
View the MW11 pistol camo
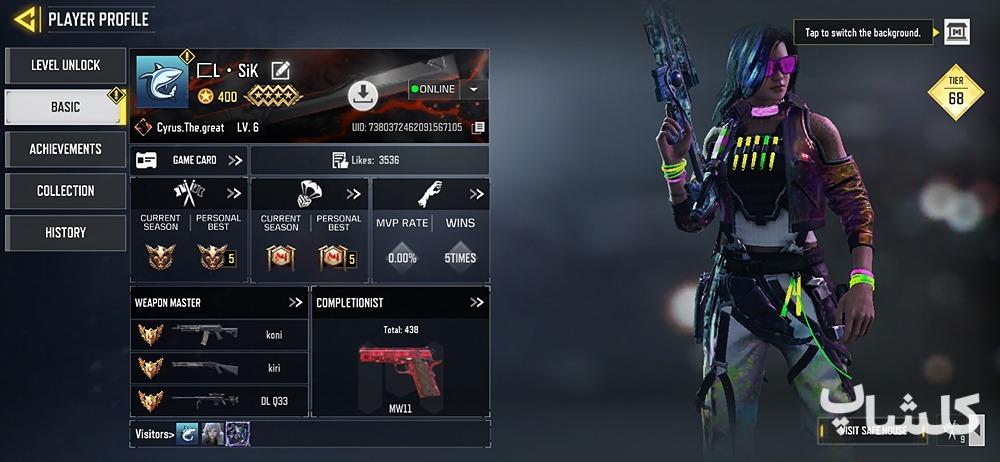400,370
